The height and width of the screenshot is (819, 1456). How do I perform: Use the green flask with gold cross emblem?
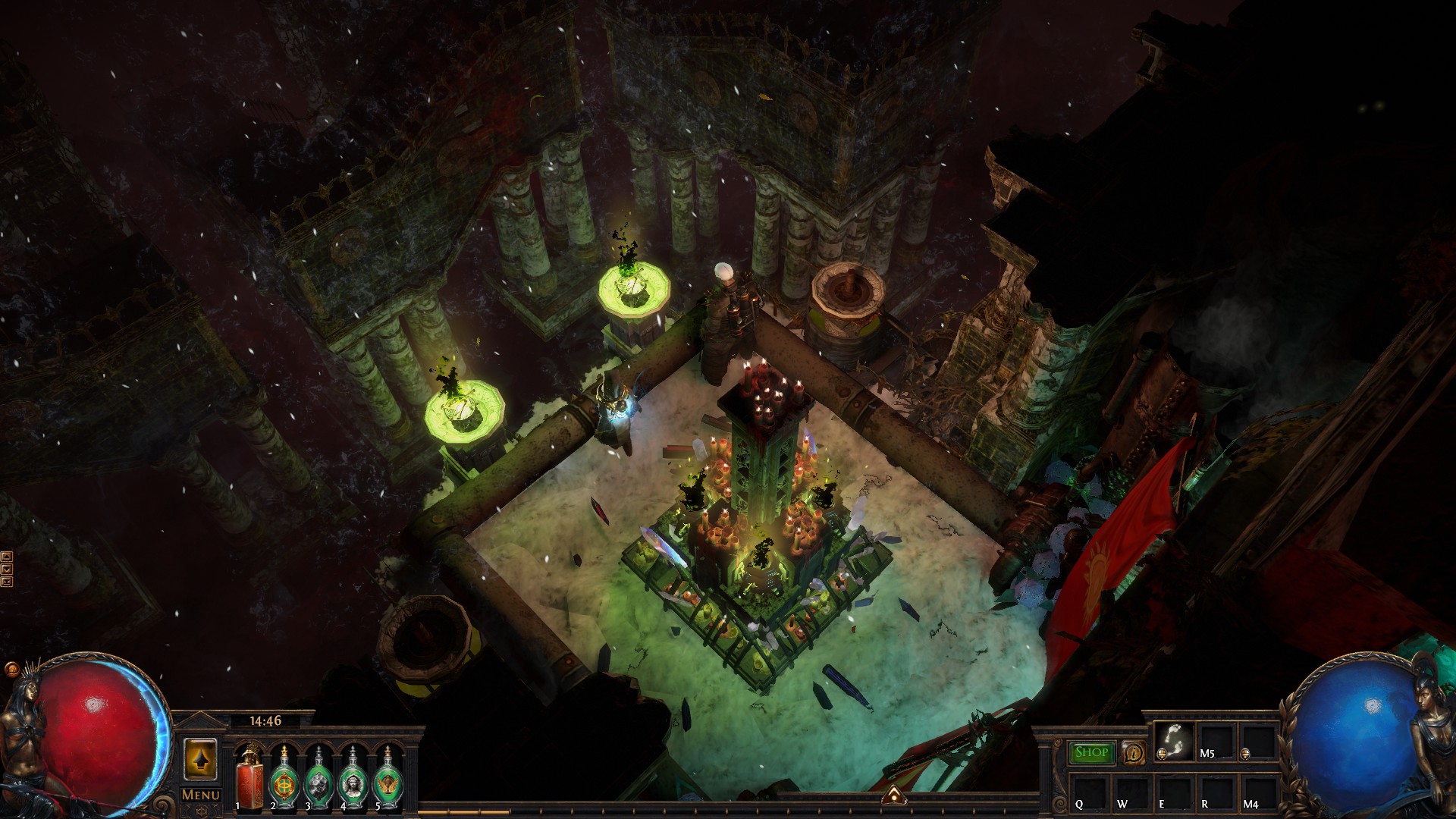pos(284,779)
